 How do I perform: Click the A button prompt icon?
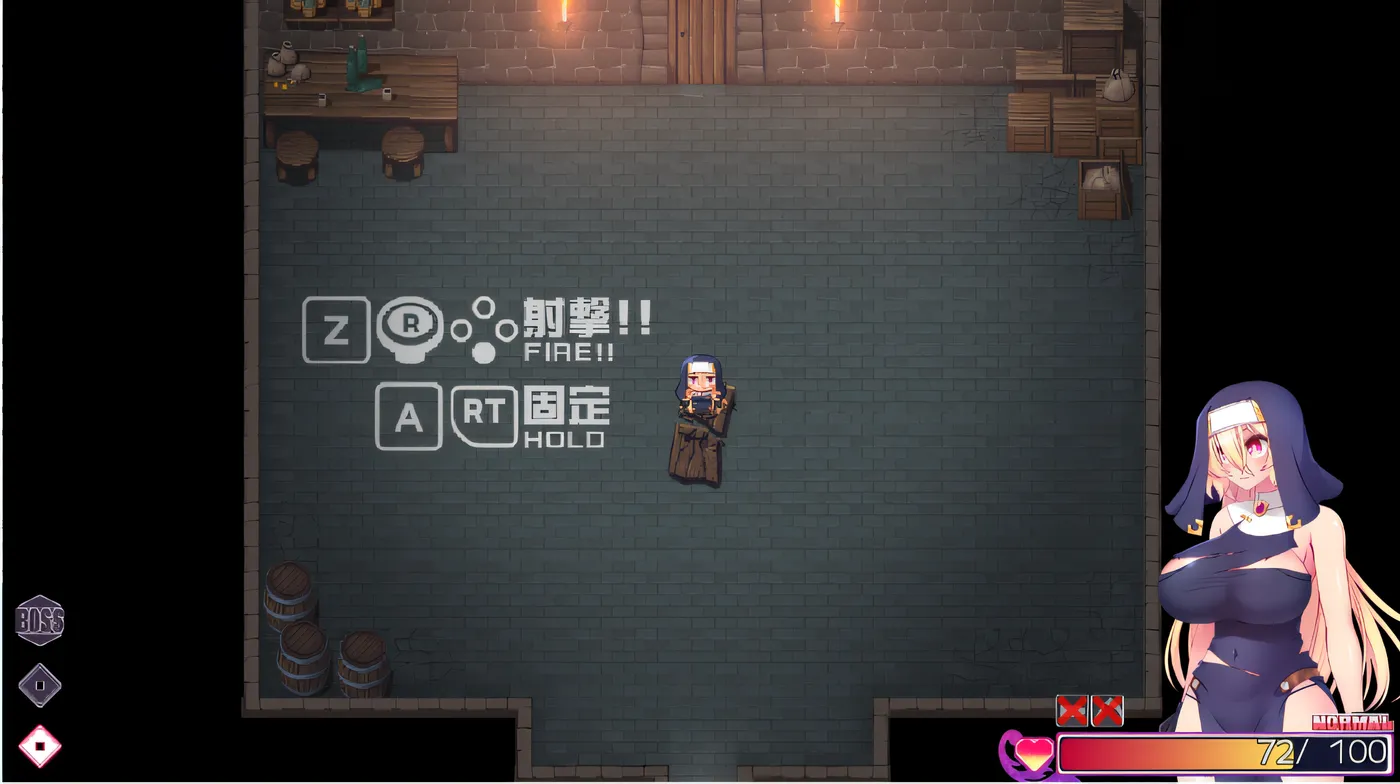pos(408,415)
